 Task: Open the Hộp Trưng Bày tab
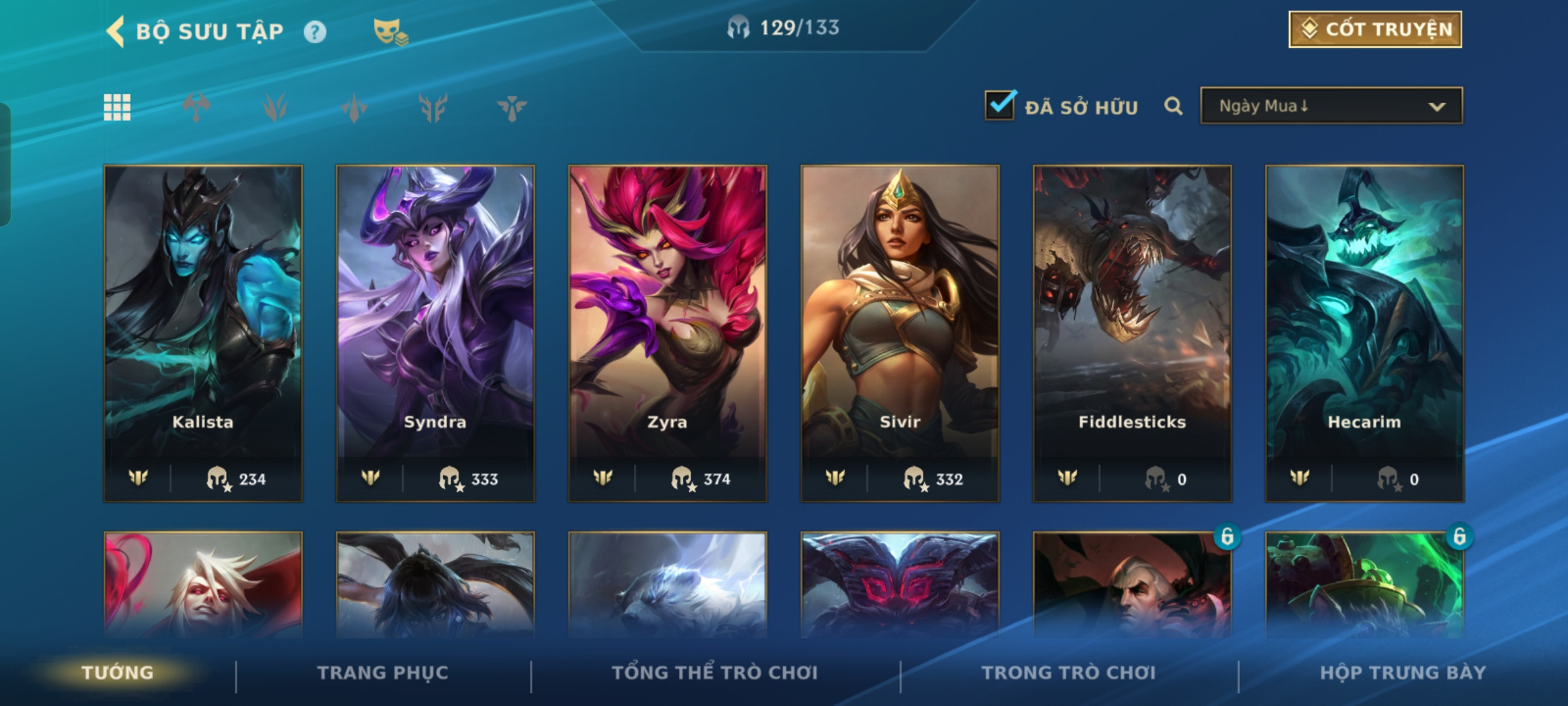[x=1403, y=673]
